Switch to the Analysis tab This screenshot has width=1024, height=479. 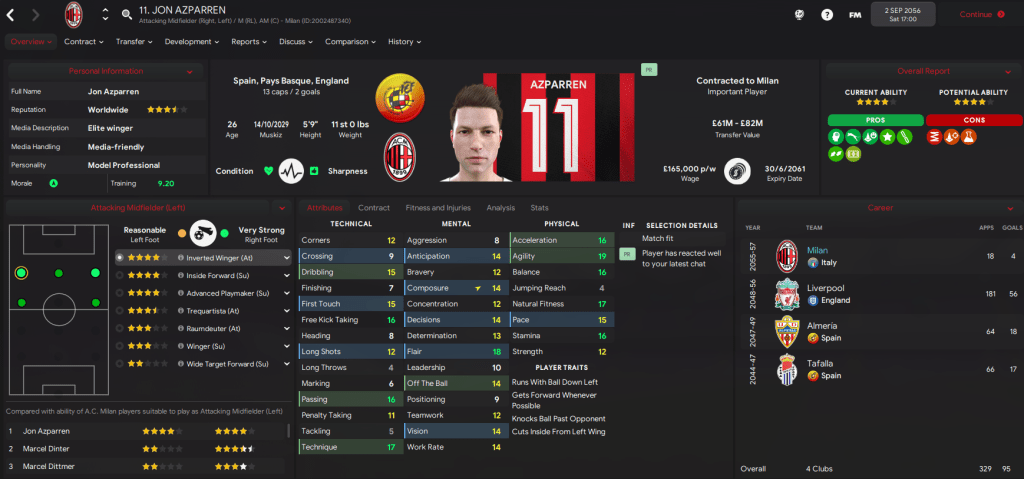(x=500, y=208)
